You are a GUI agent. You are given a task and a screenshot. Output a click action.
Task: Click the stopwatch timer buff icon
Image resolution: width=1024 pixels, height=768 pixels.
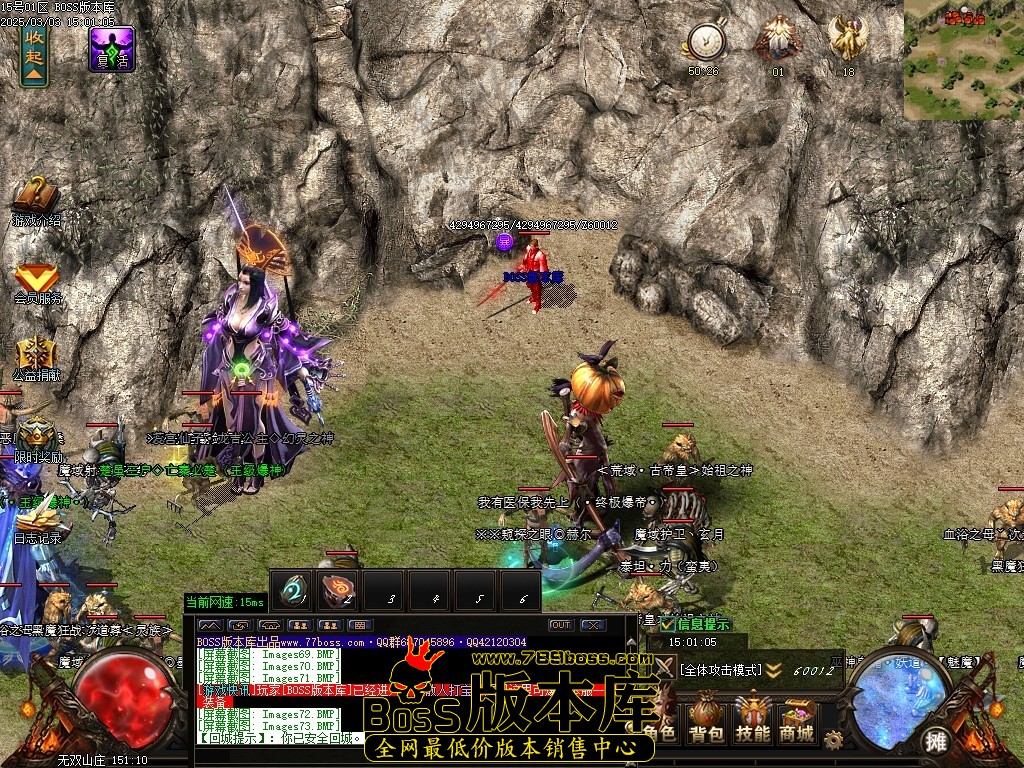(705, 42)
